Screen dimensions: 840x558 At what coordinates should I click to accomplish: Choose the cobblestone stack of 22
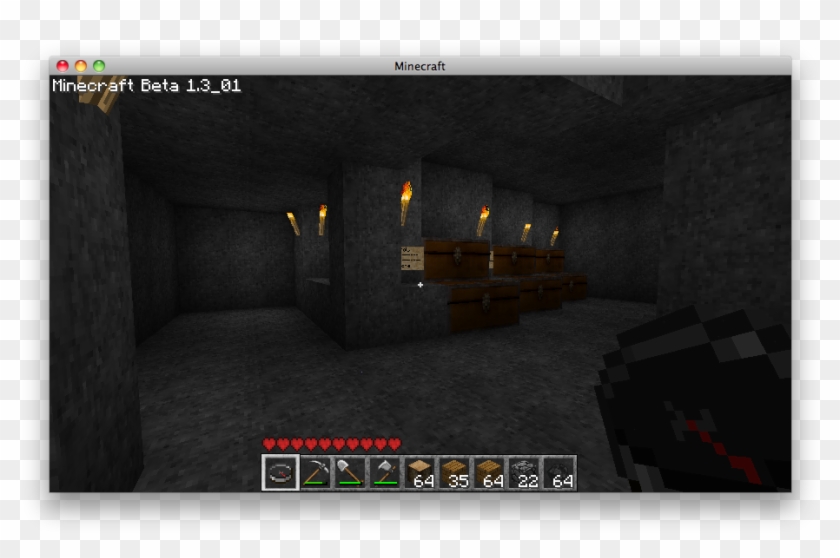pos(525,472)
